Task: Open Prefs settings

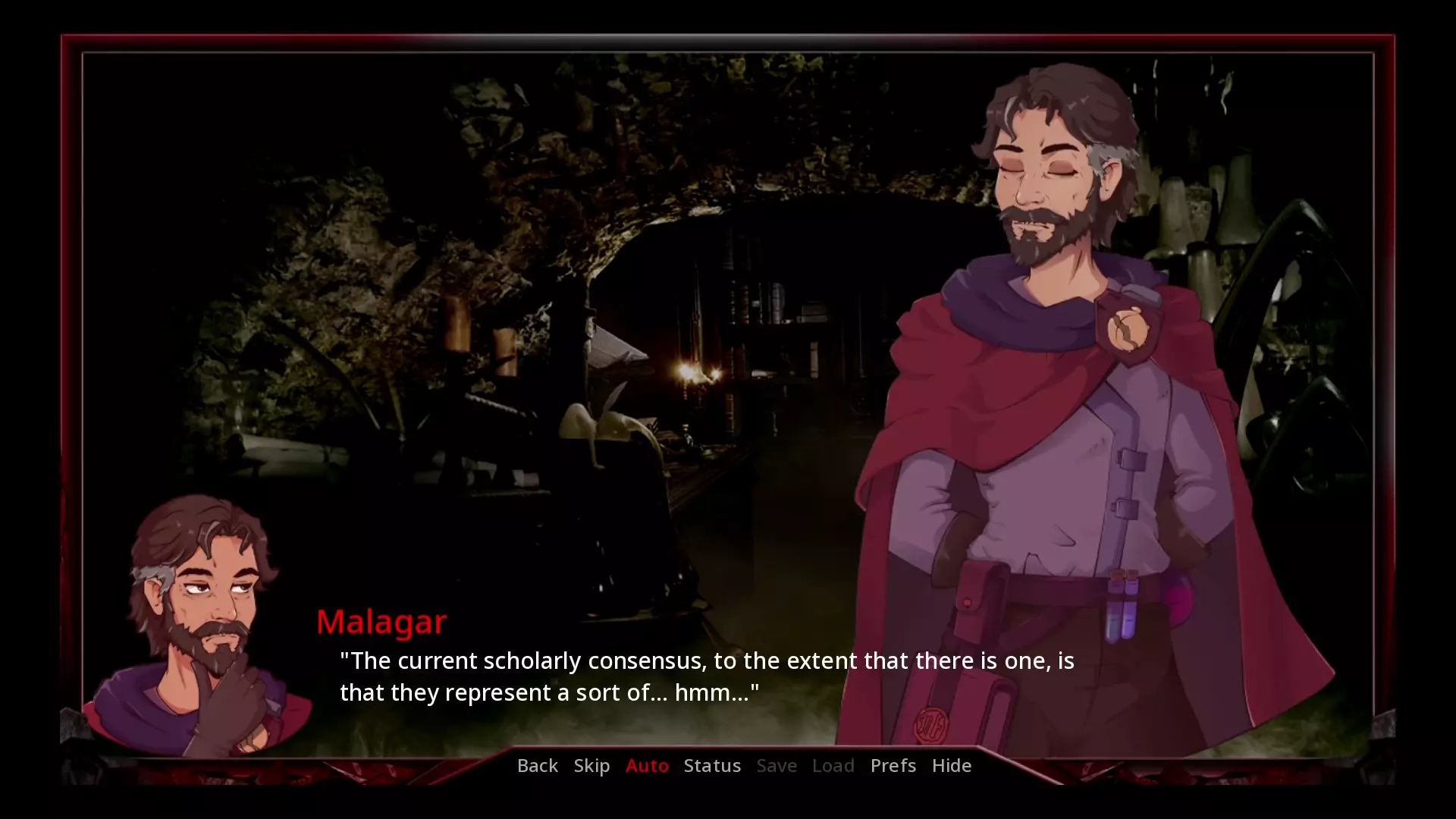Action: [x=893, y=766]
